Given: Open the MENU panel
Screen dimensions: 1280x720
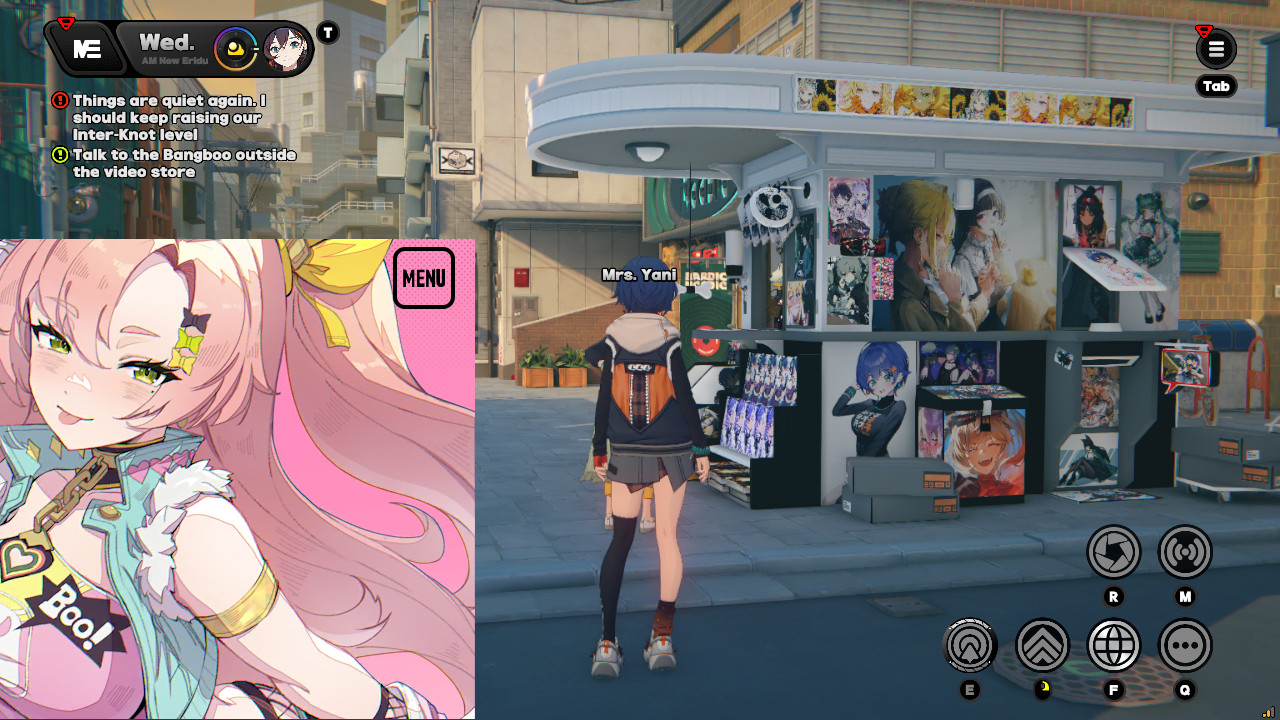Looking at the screenshot, I should tap(424, 277).
